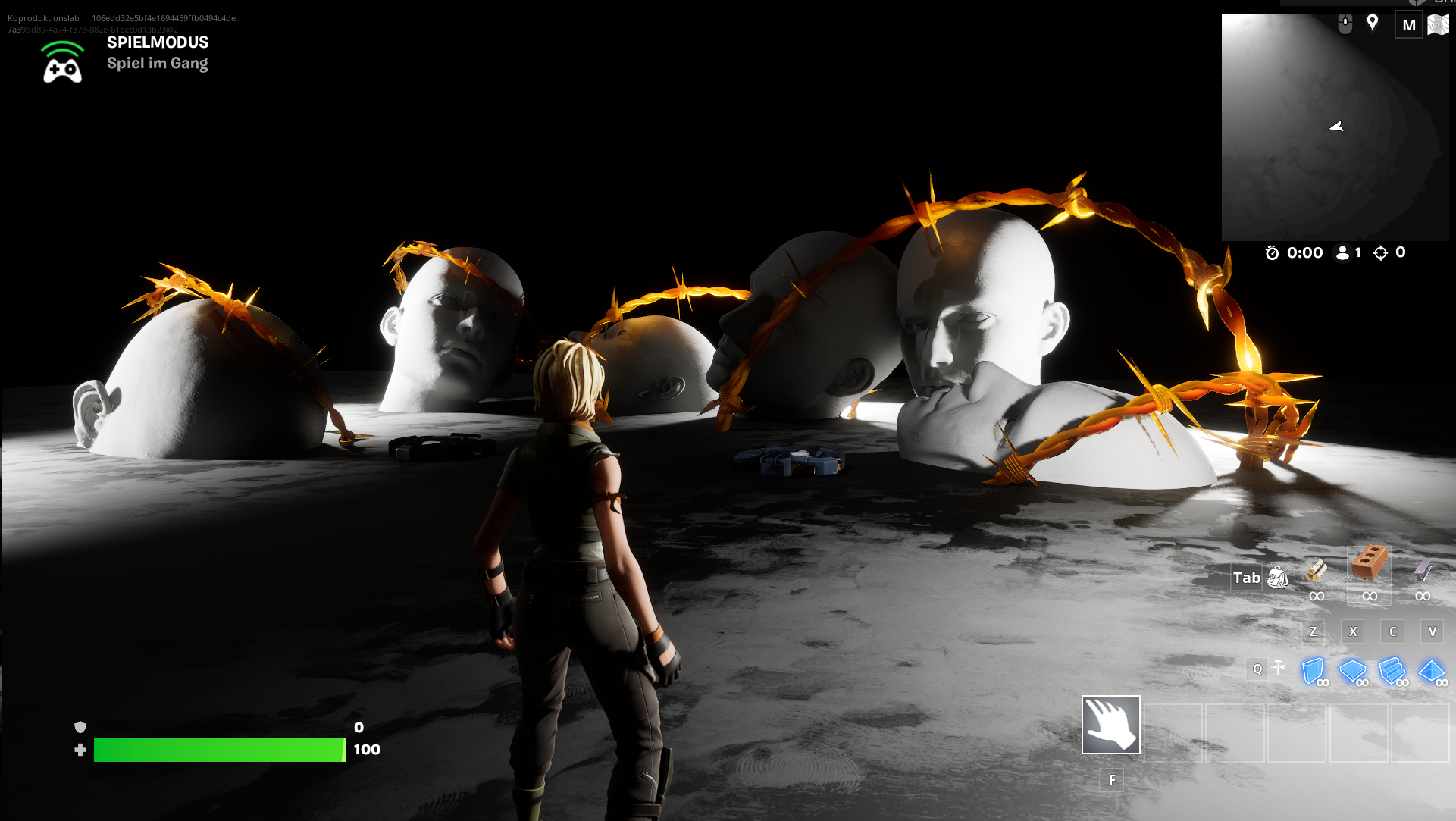The image size is (1456, 821).
Task: Choose the wood building material
Action: [x=1317, y=570]
